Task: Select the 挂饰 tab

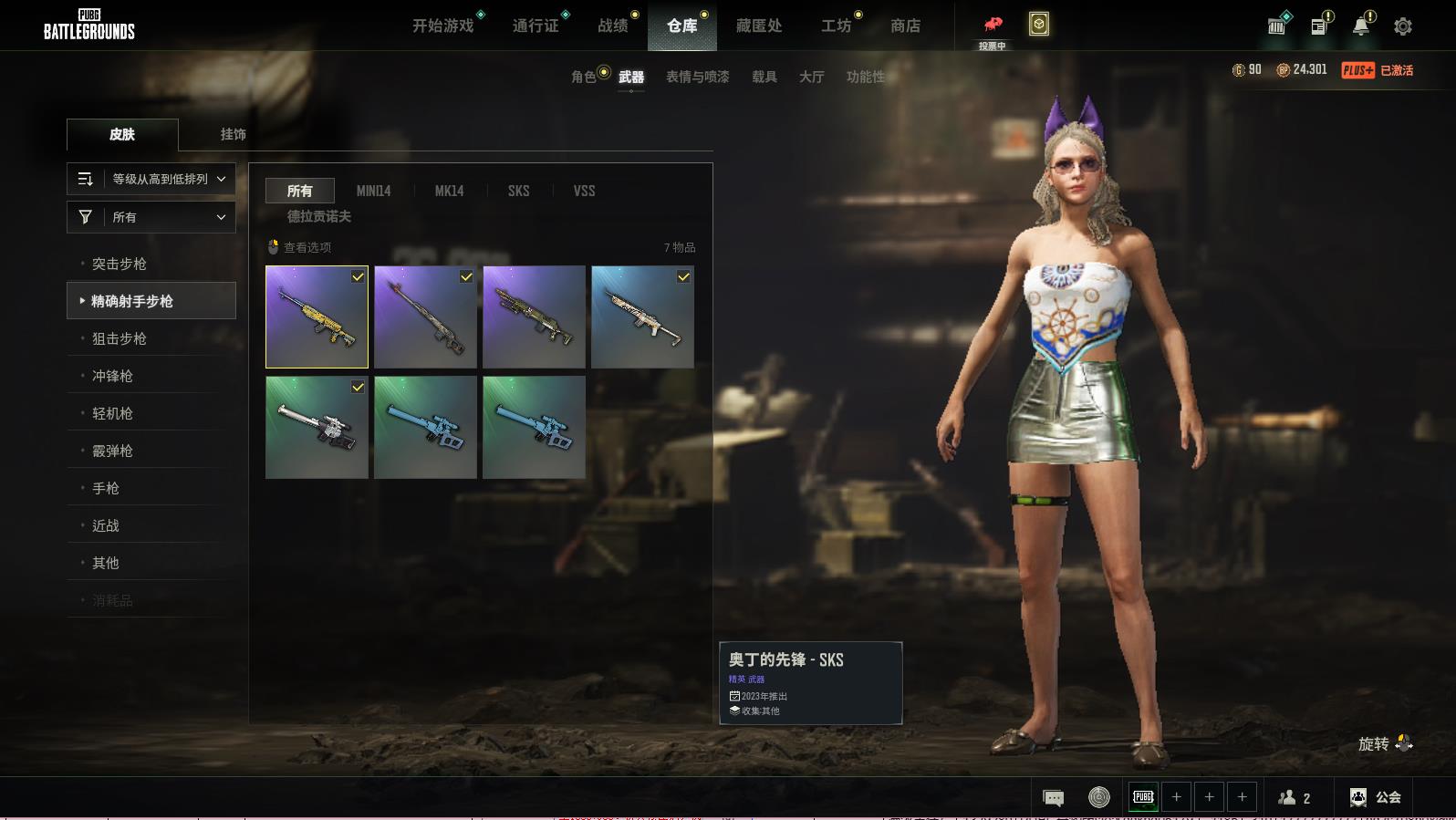Action: coord(233,134)
